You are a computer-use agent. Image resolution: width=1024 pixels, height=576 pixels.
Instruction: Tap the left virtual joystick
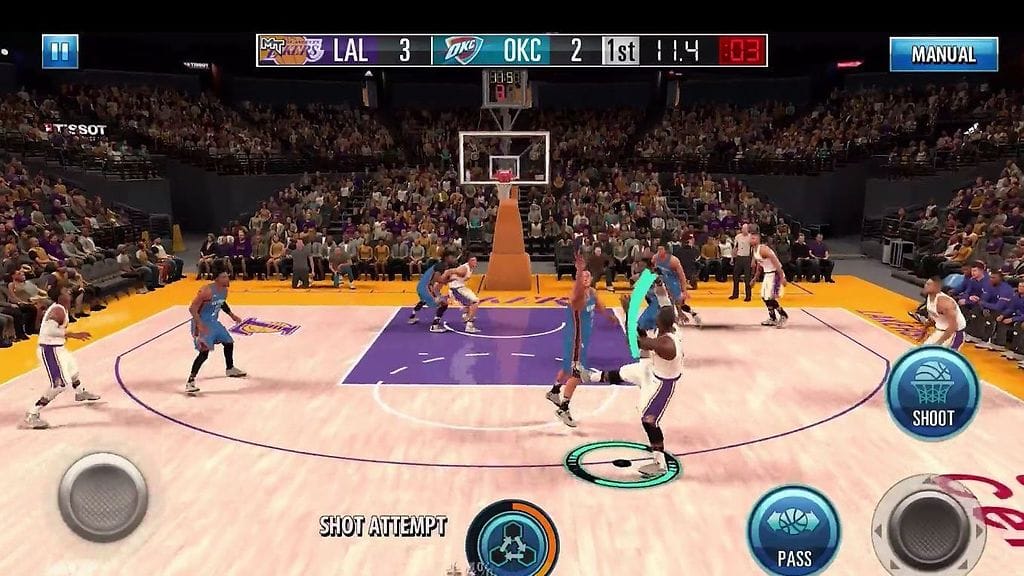(x=103, y=497)
